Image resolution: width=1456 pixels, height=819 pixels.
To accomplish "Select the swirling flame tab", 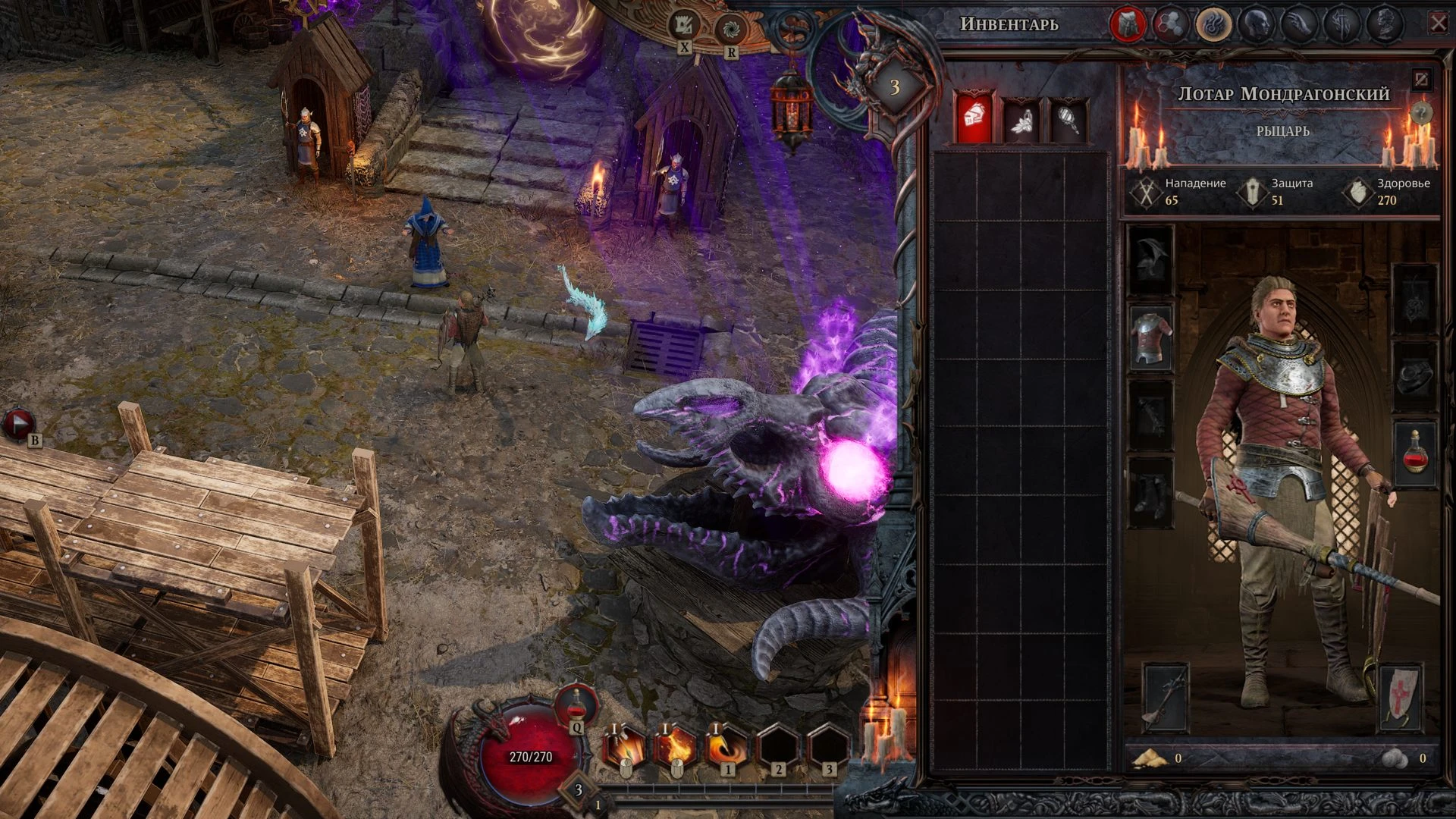I will point(1213,24).
